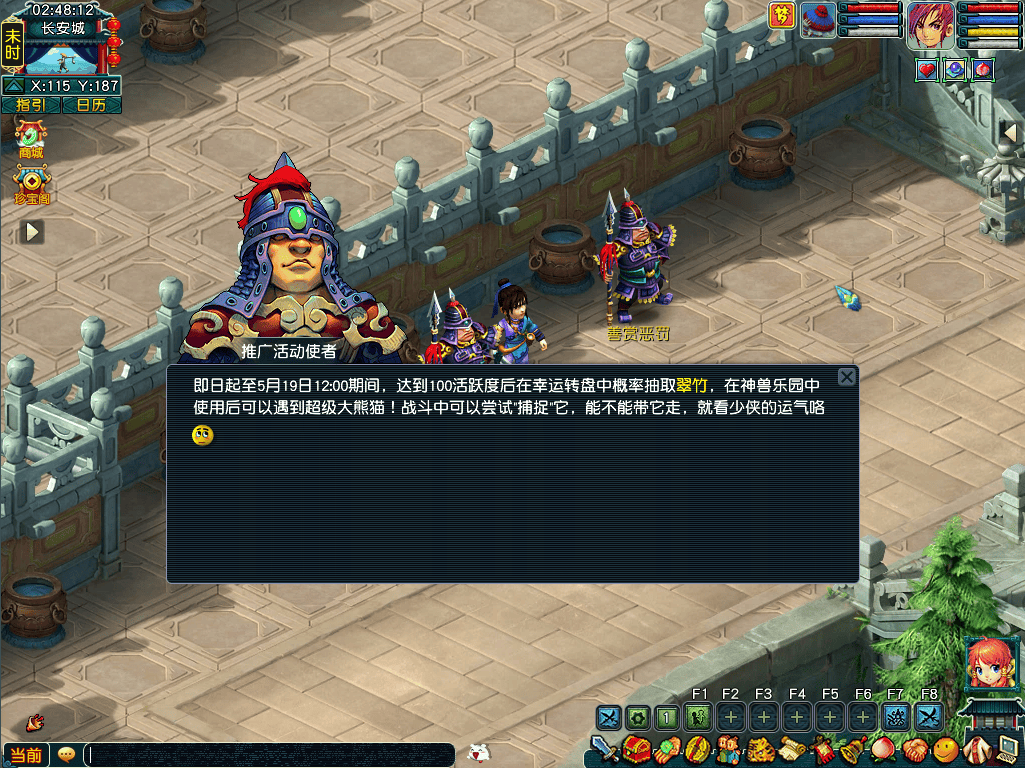The image size is (1025, 768).
Task: Open the 商城 shop
Action: point(31,136)
